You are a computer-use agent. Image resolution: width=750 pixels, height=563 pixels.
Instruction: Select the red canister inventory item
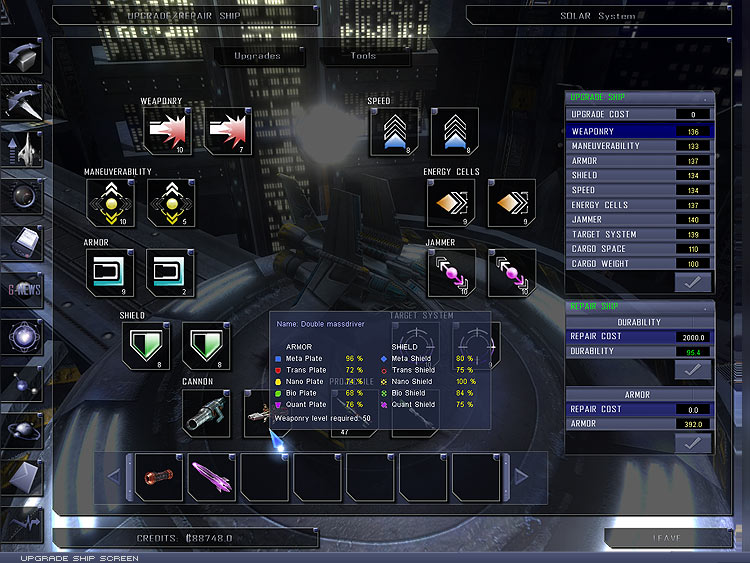[x=159, y=476]
